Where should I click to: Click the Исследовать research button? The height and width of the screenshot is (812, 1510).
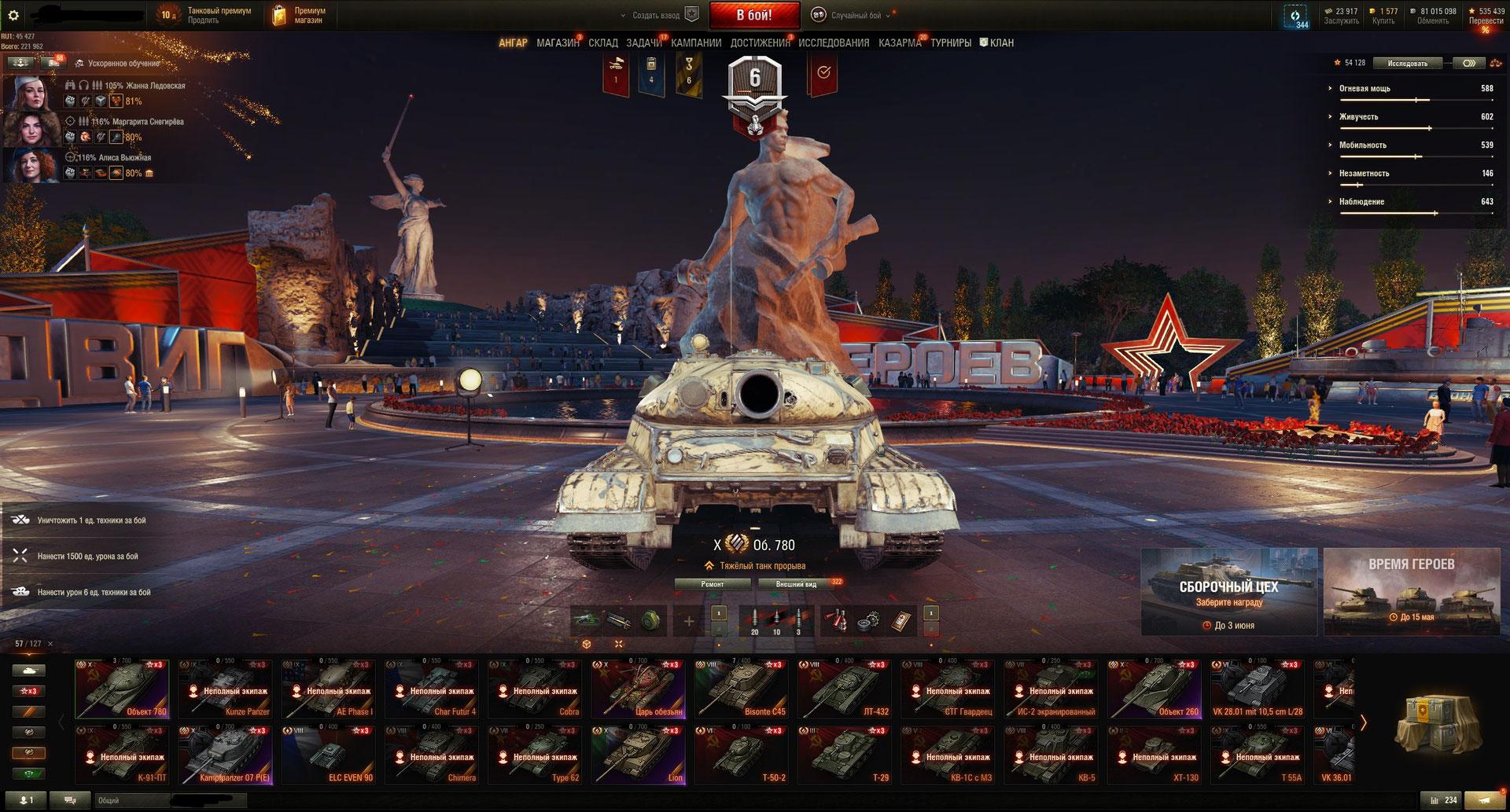(x=1407, y=63)
